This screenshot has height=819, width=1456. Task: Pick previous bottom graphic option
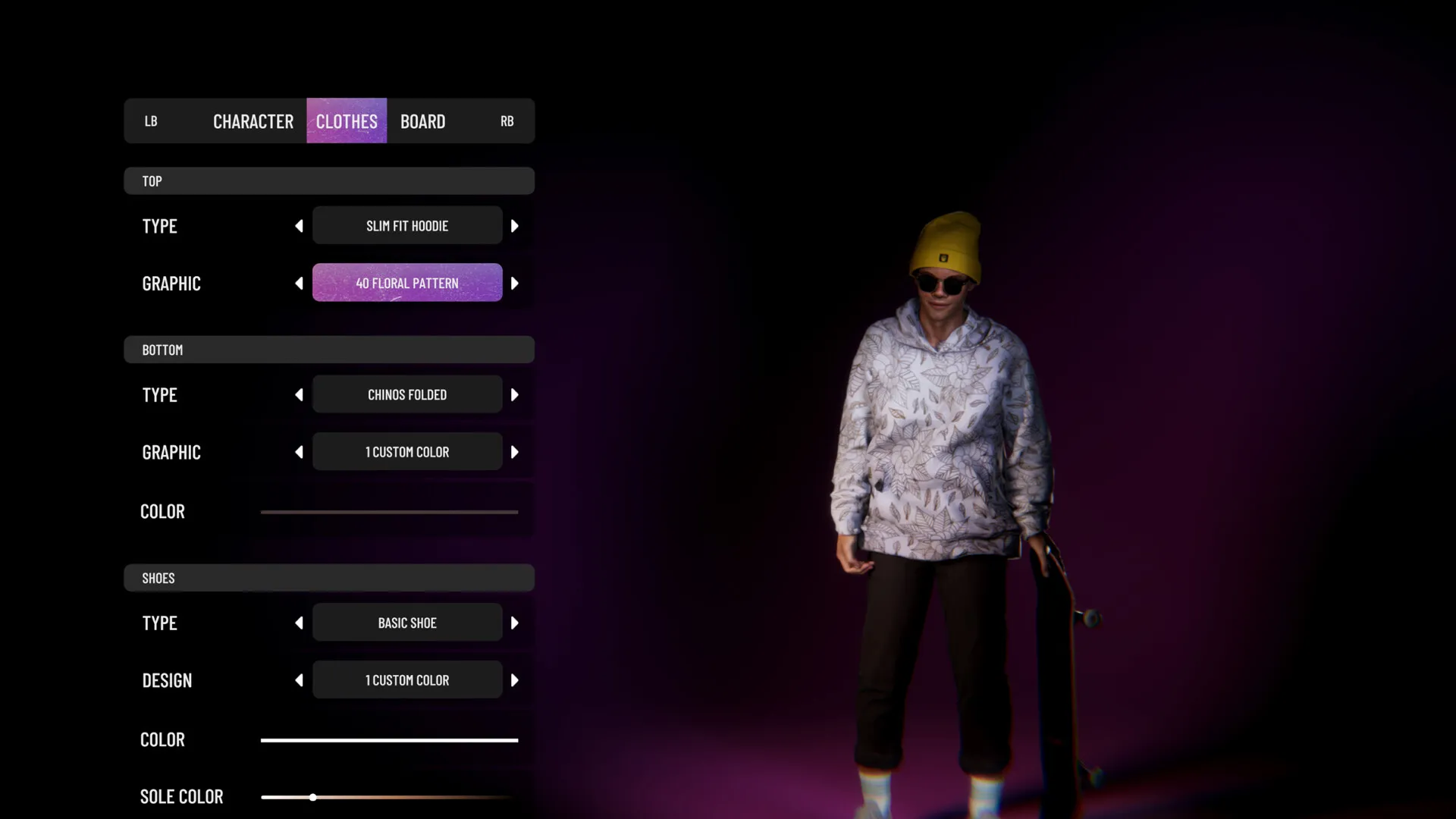299,453
